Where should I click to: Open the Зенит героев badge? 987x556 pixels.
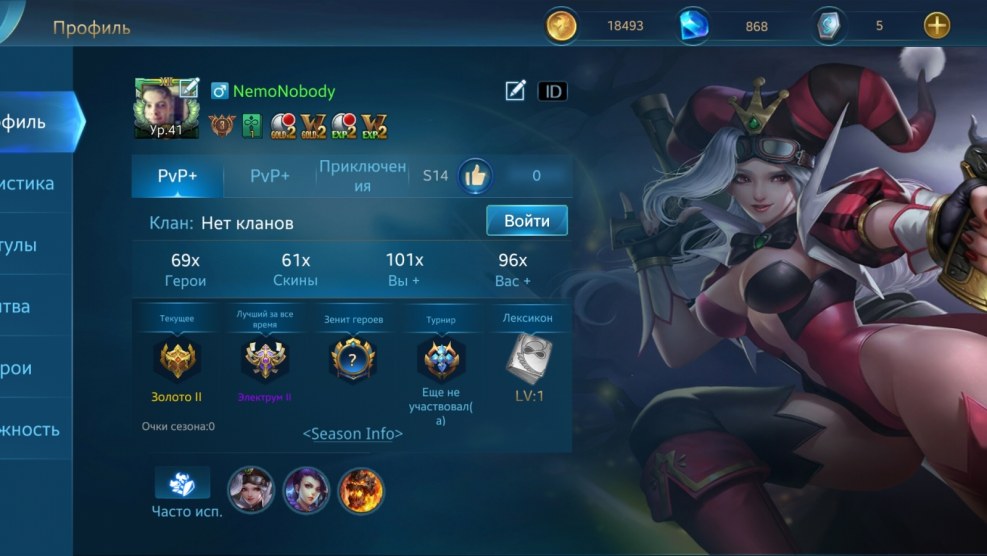click(x=352, y=361)
